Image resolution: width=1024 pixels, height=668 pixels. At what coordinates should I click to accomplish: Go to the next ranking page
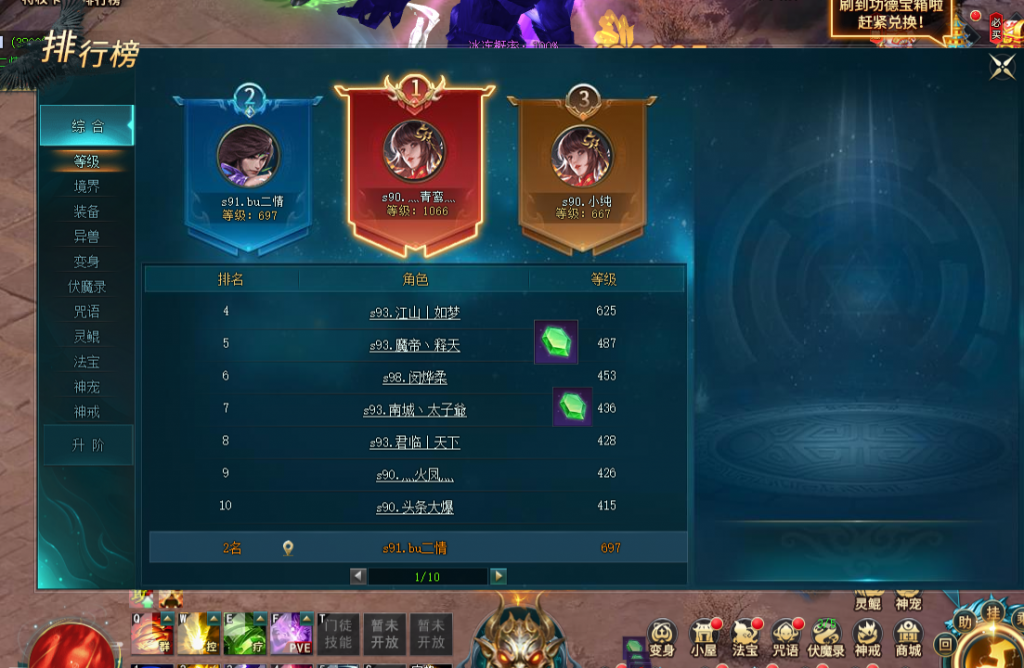[x=498, y=576]
